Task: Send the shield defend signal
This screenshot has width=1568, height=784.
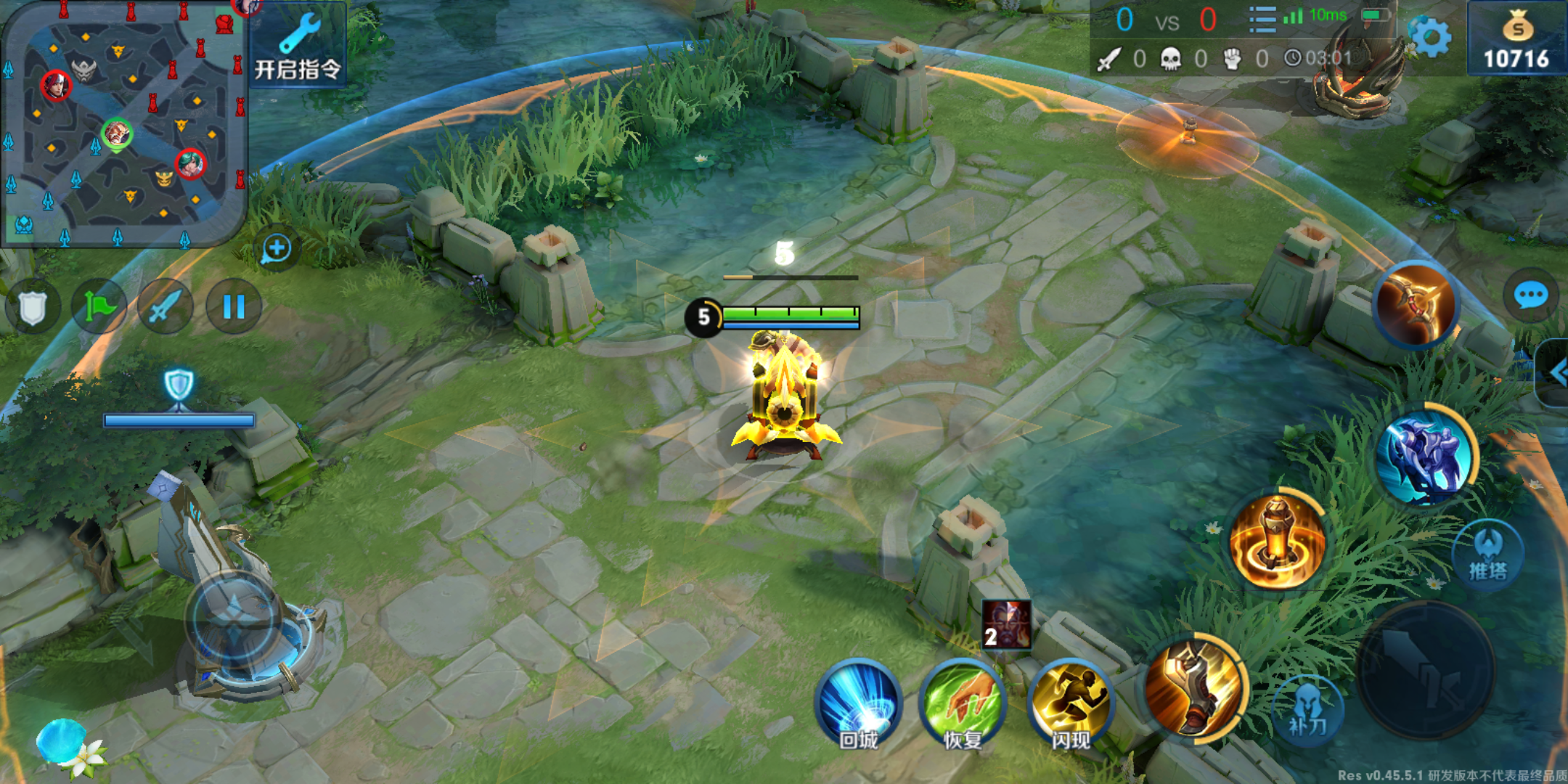Action: pyautogui.click(x=32, y=307)
